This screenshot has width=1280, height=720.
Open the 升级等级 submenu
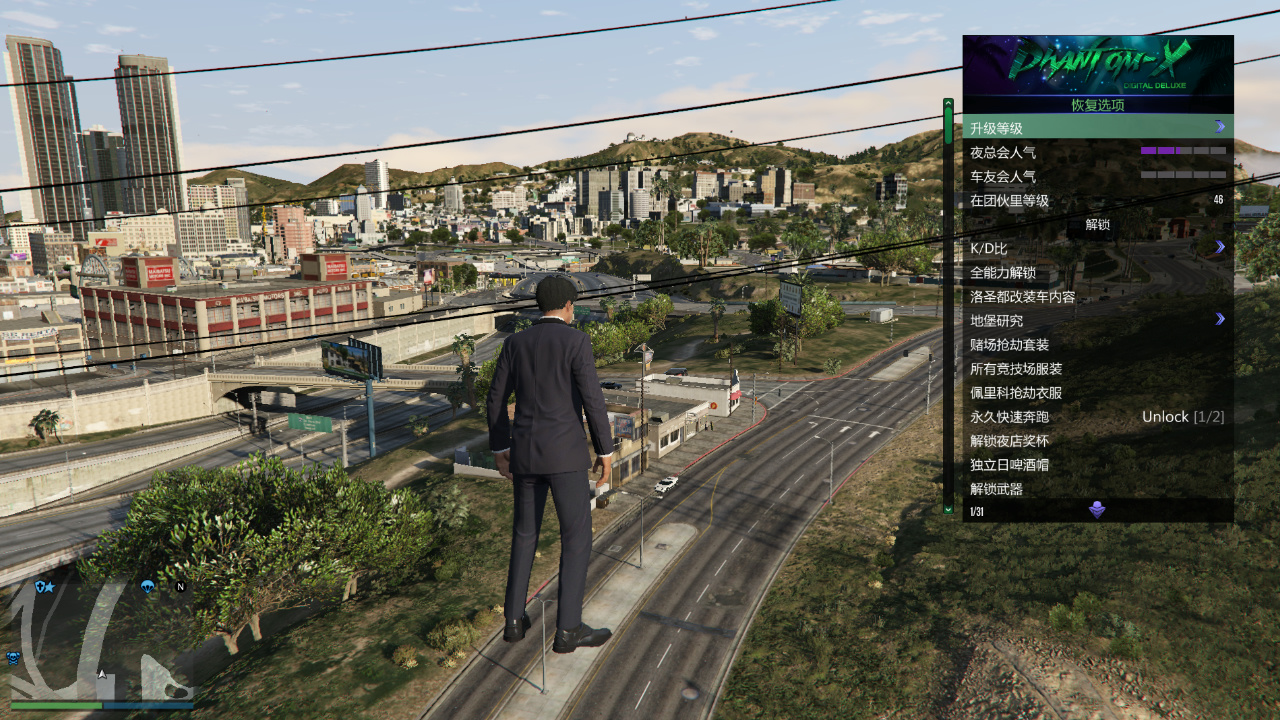[1097, 128]
